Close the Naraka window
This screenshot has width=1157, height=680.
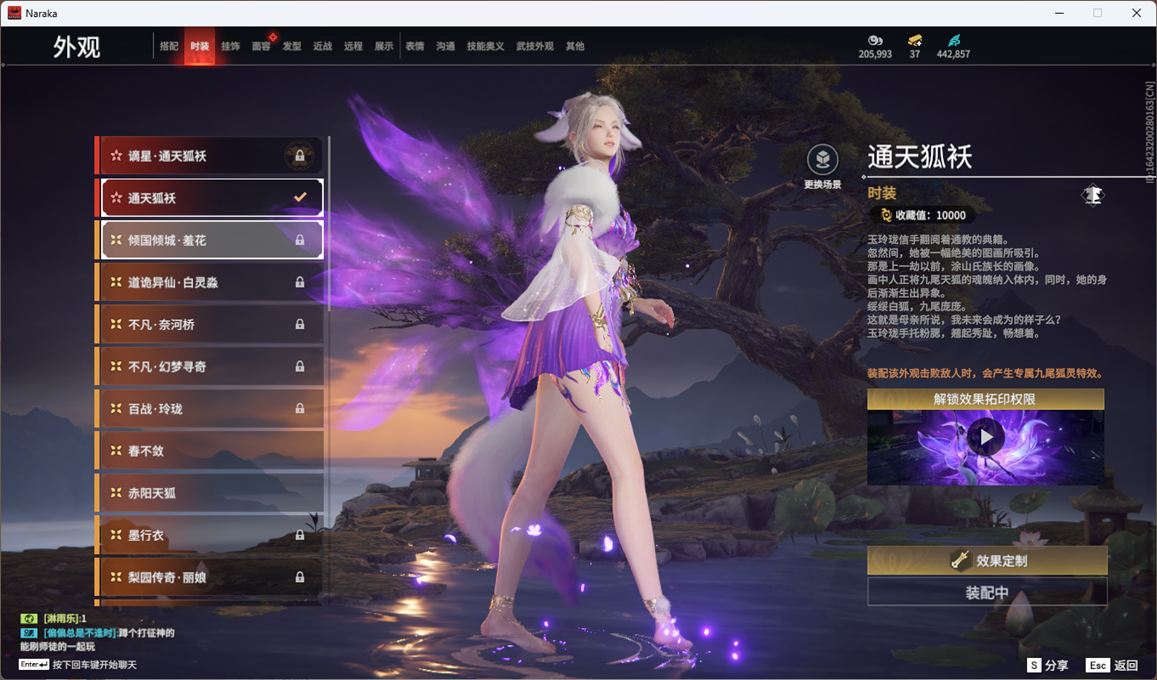pos(1136,13)
